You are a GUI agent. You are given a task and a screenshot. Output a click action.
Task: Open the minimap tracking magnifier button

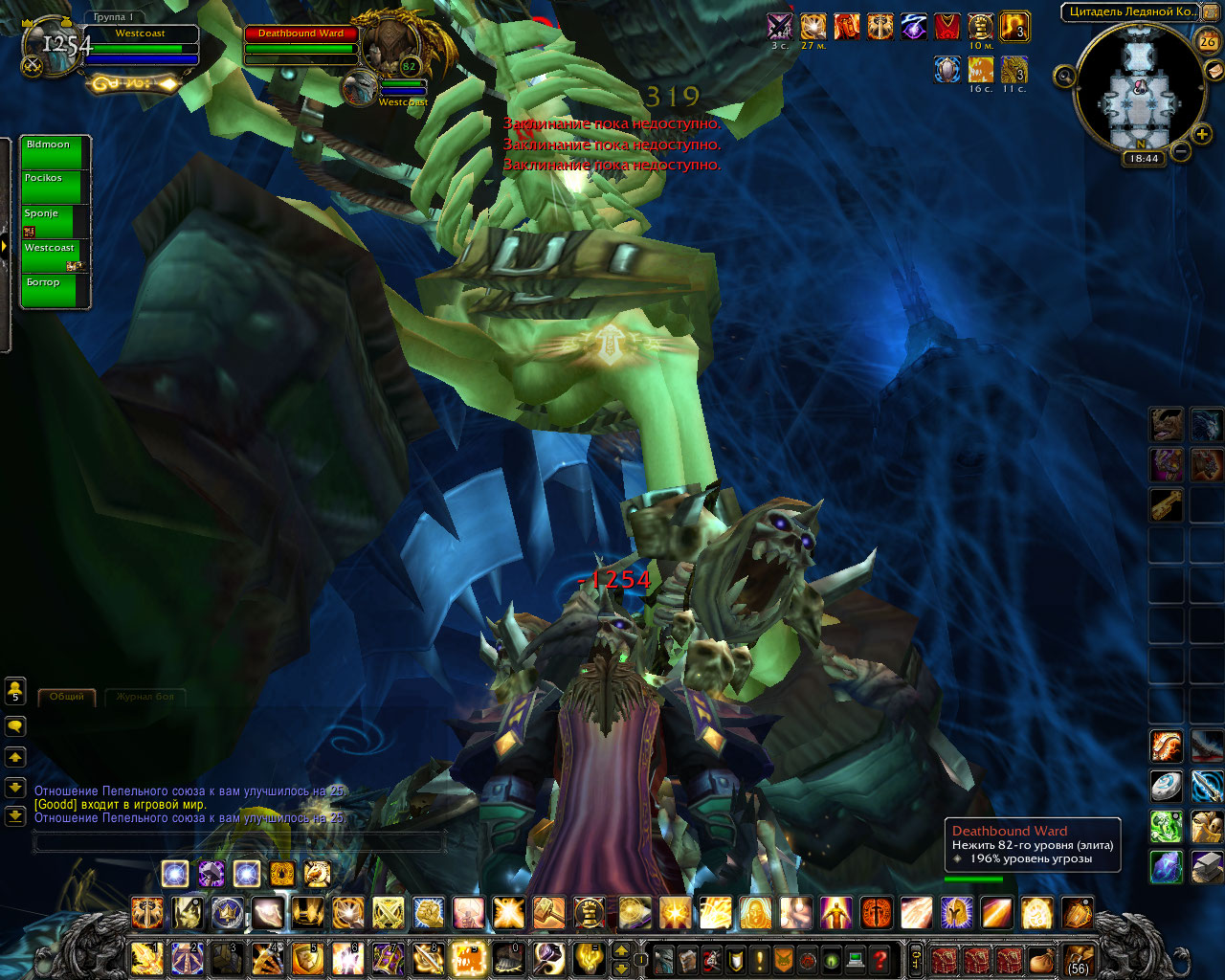click(x=1064, y=75)
